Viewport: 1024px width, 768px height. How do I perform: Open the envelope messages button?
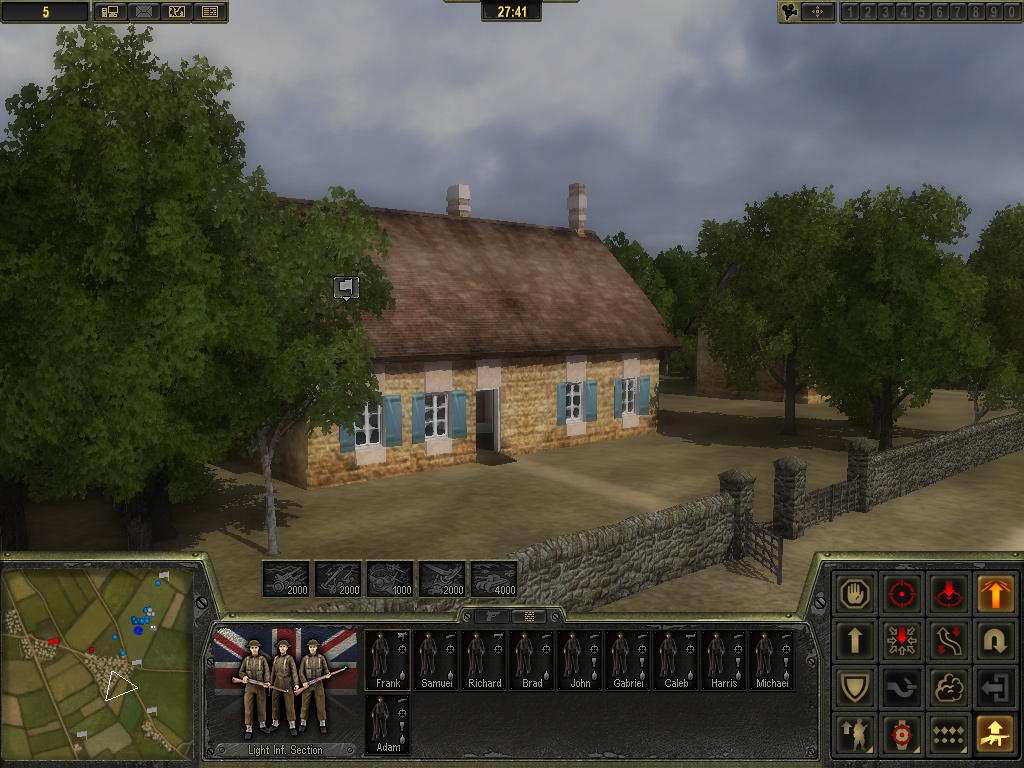tap(143, 12)
